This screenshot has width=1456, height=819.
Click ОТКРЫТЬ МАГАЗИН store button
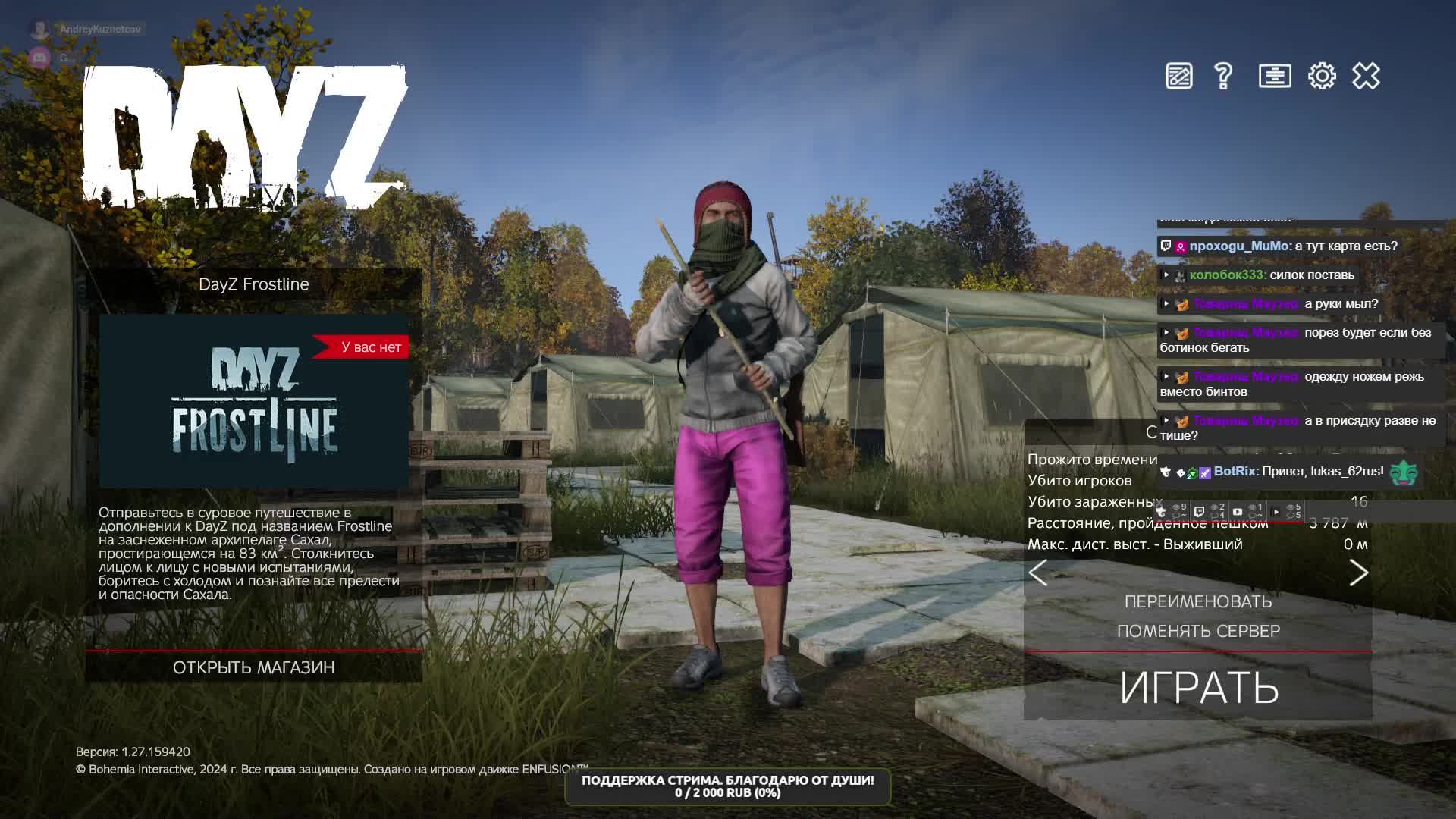pyautogui.click(x=253, y=667)
